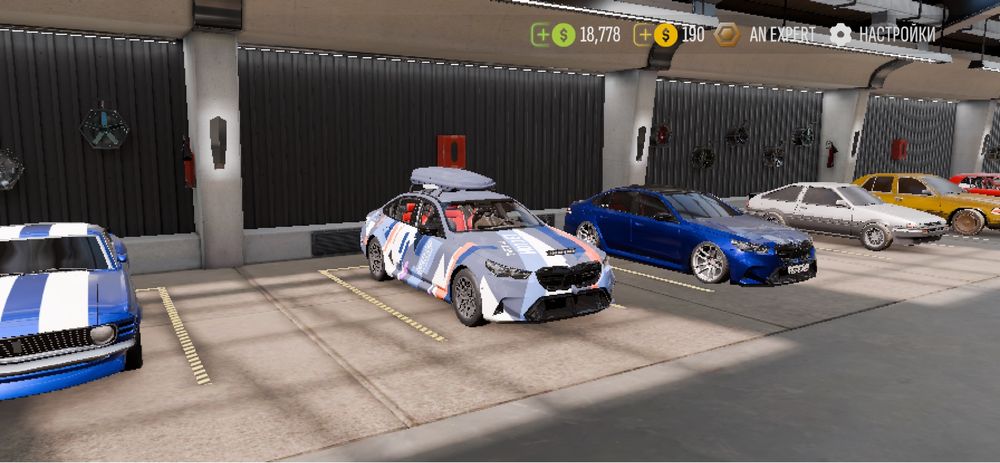Open the Настройки settings menu
Image resolution: width=1000 pixels, height=463 pixels.
pos(884,34)
